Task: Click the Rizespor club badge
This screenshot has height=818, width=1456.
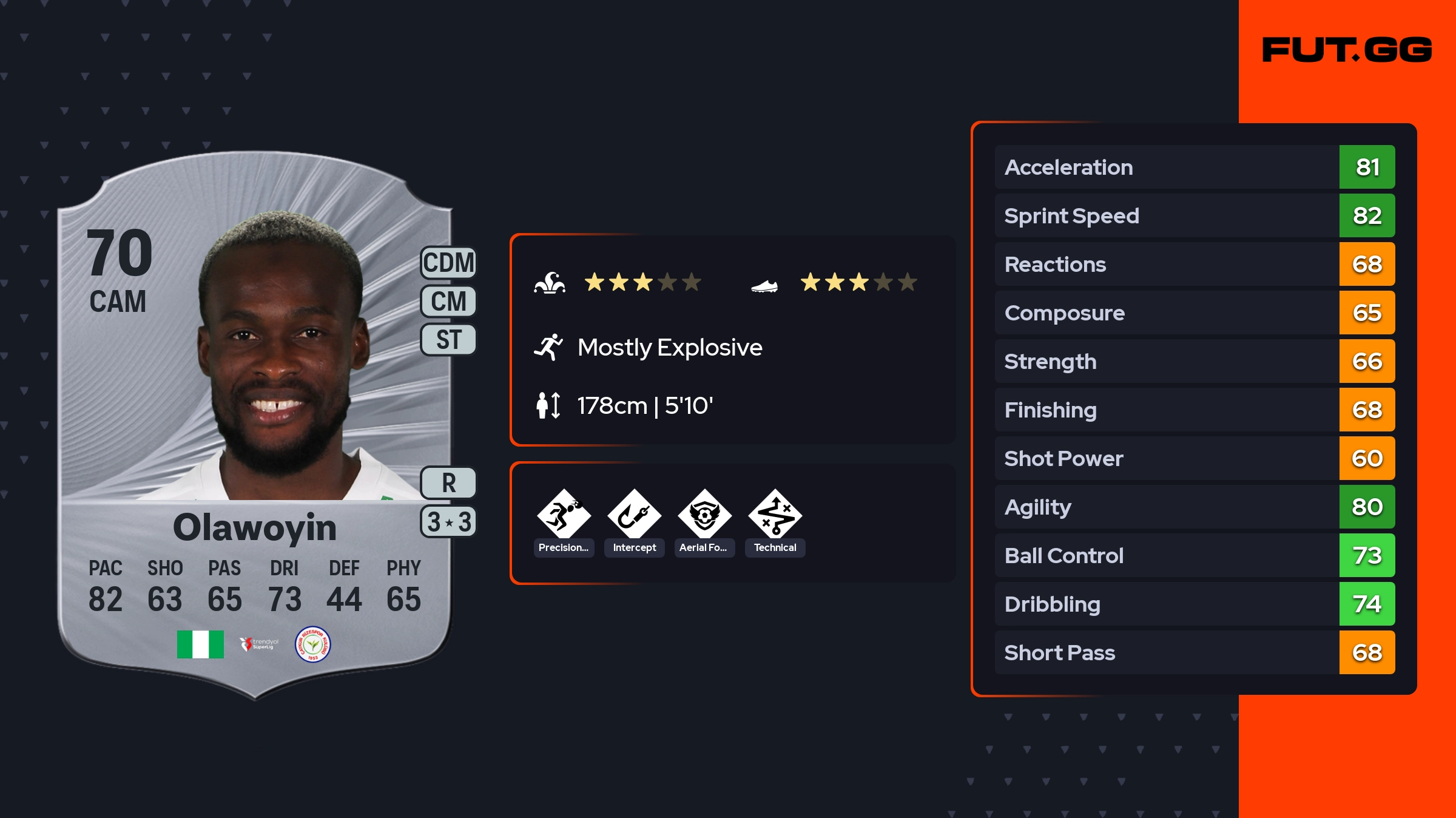Action: click(312, 644)
